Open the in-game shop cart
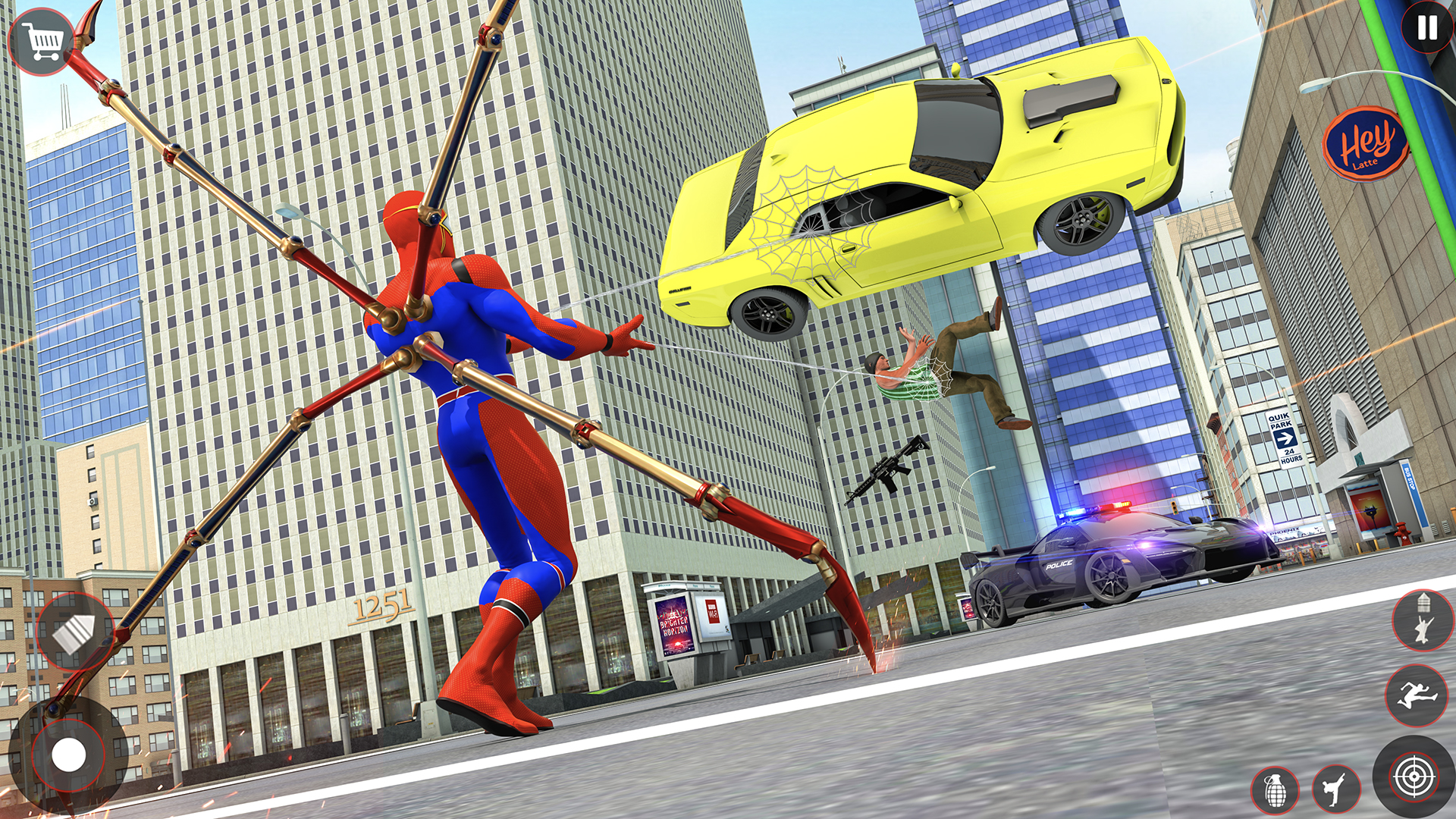1456x819 pixels. 42,38
